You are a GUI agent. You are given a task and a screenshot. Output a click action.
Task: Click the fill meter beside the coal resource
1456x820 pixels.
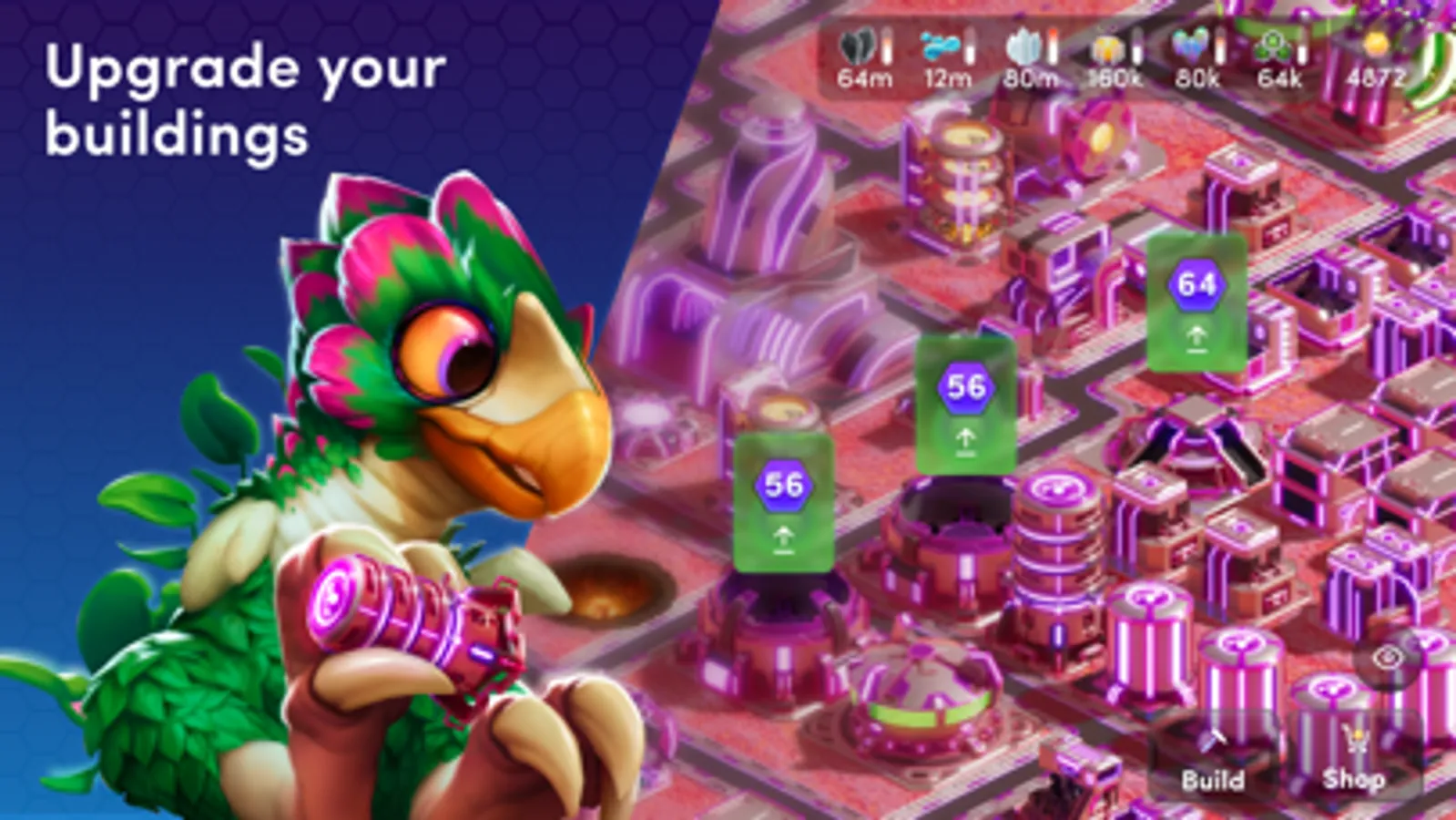coord(887,46)
